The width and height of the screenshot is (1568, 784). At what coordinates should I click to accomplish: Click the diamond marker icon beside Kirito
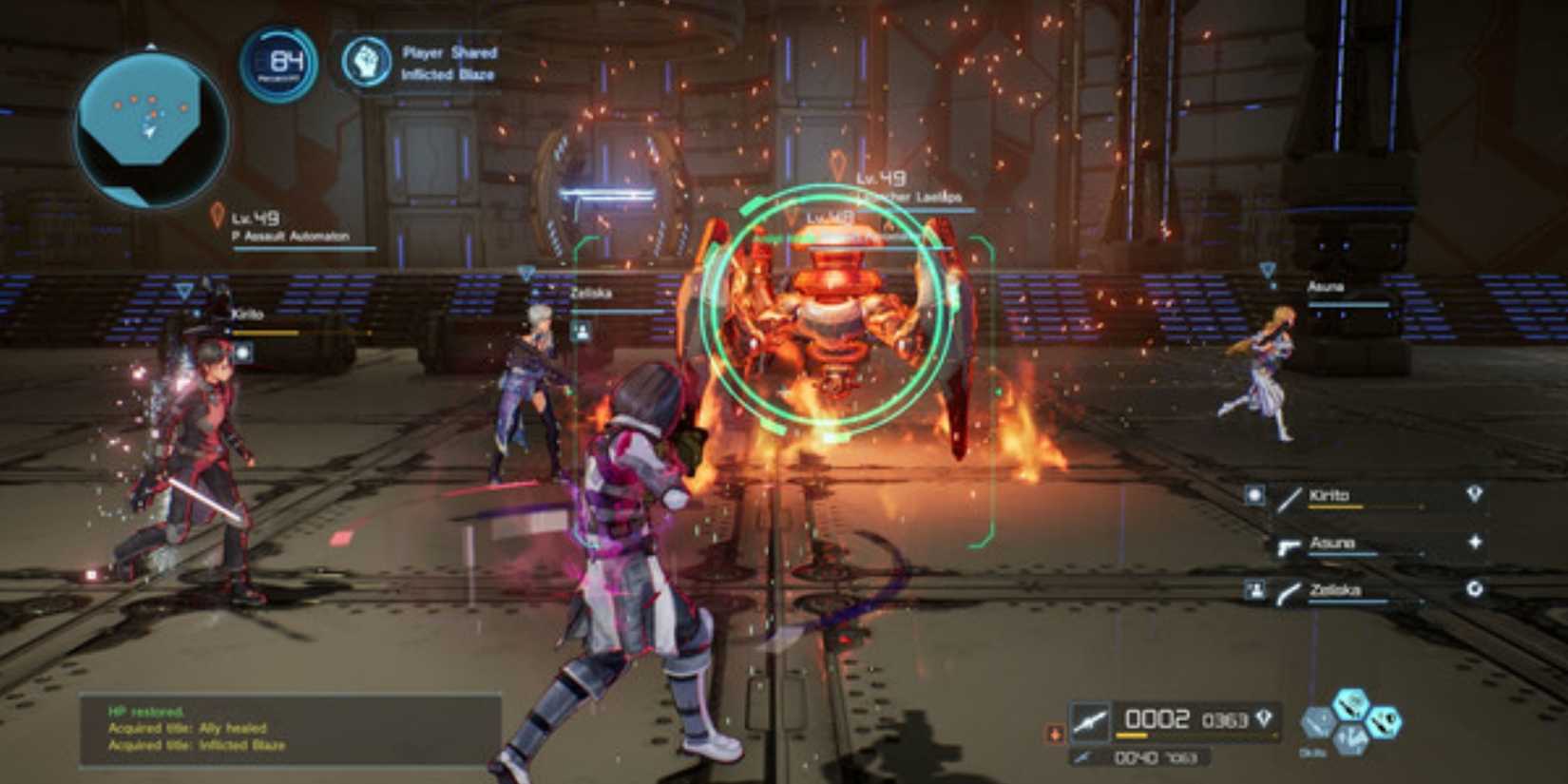1474,493
